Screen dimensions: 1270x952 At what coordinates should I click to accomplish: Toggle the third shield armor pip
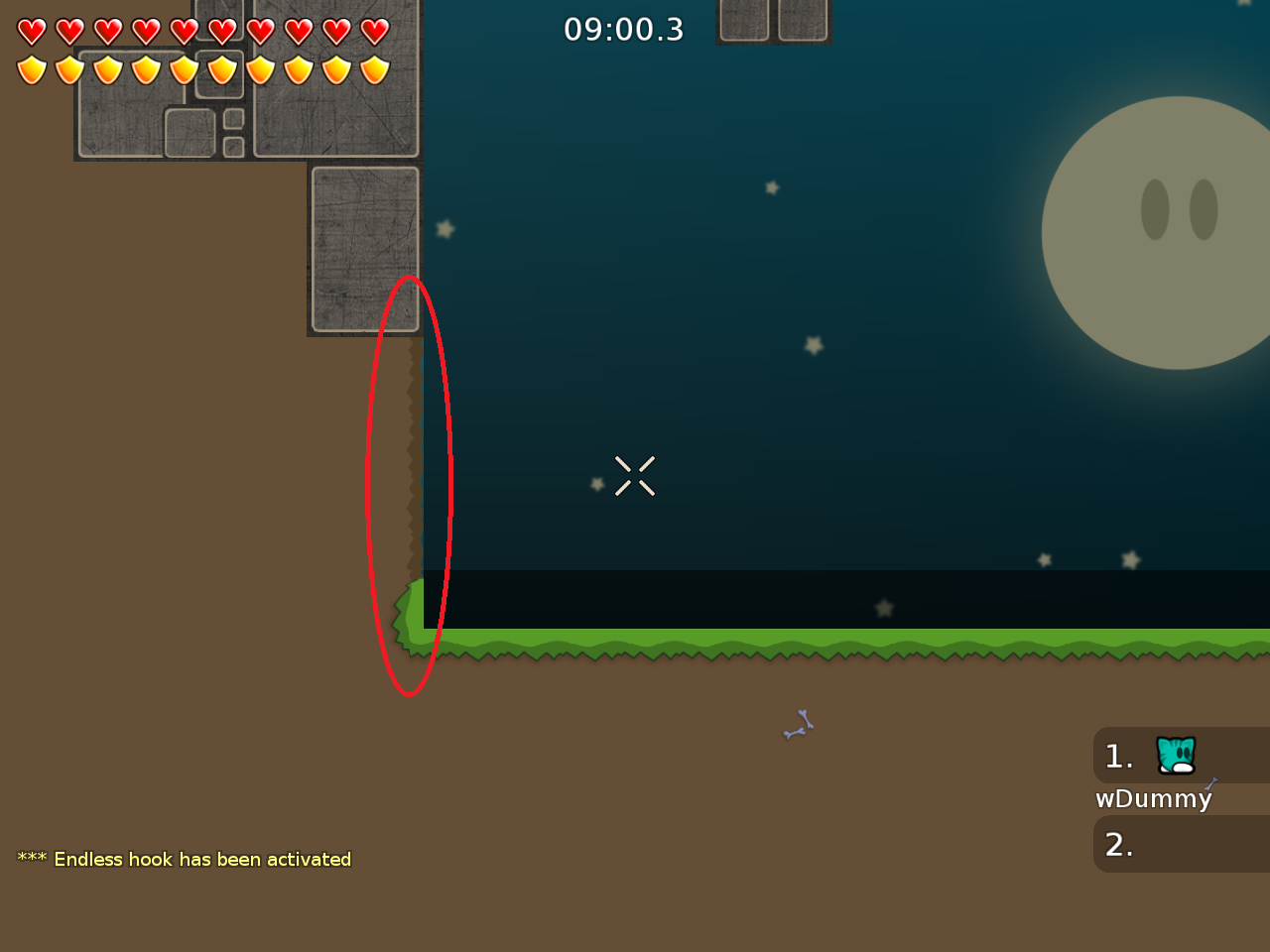pyautogui.click(x=107, y=69)
